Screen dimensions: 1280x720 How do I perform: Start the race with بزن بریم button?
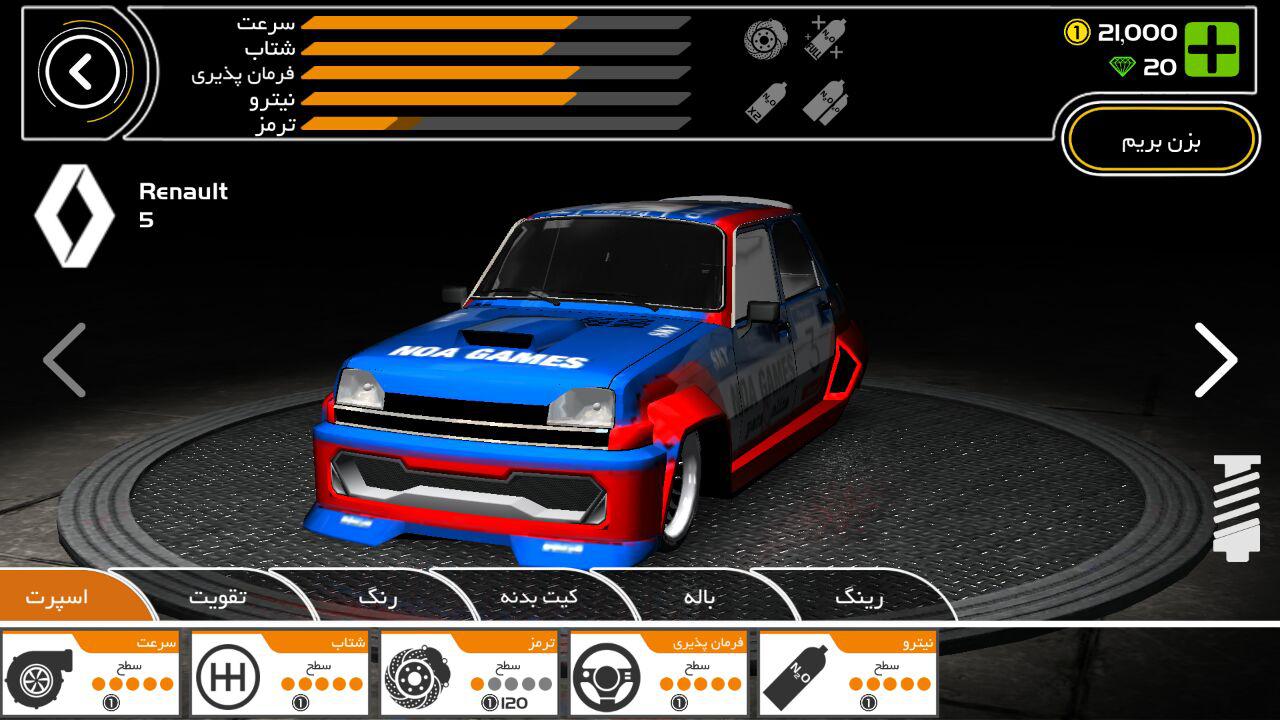[x=1160, y=141]
